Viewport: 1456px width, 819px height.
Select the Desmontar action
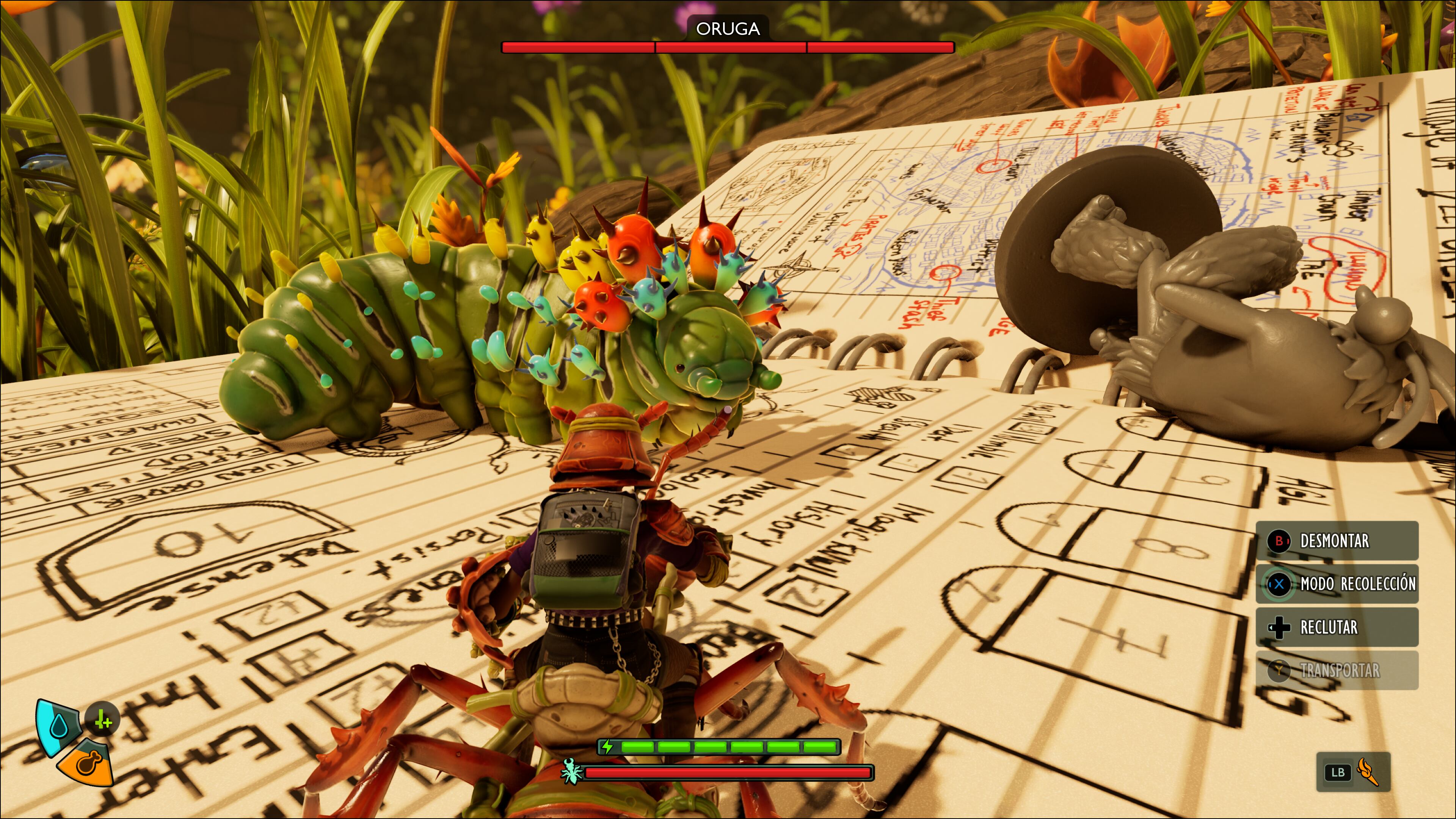(1336, 541)
